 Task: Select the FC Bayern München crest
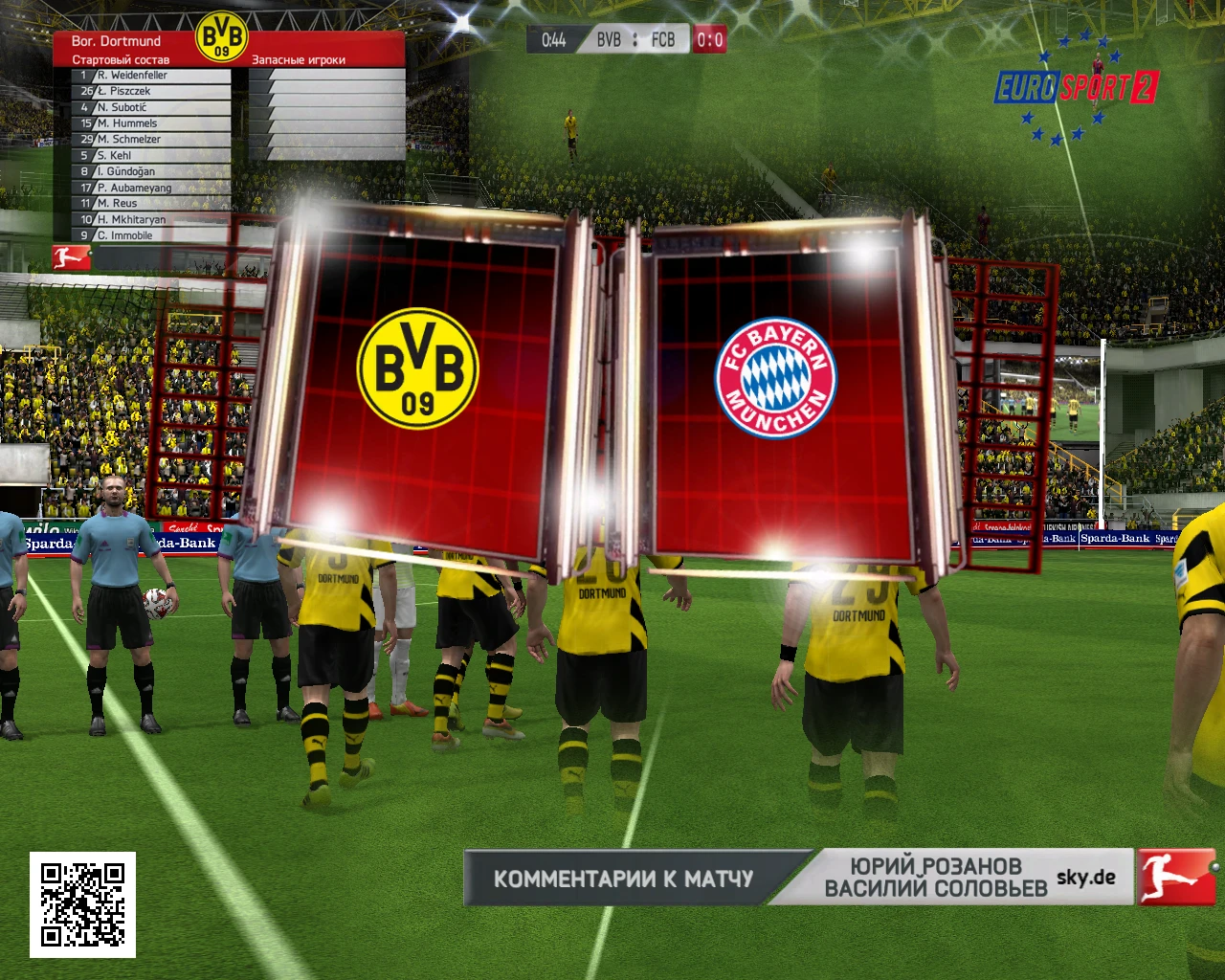pyautogui.click(x=777, y=376)
